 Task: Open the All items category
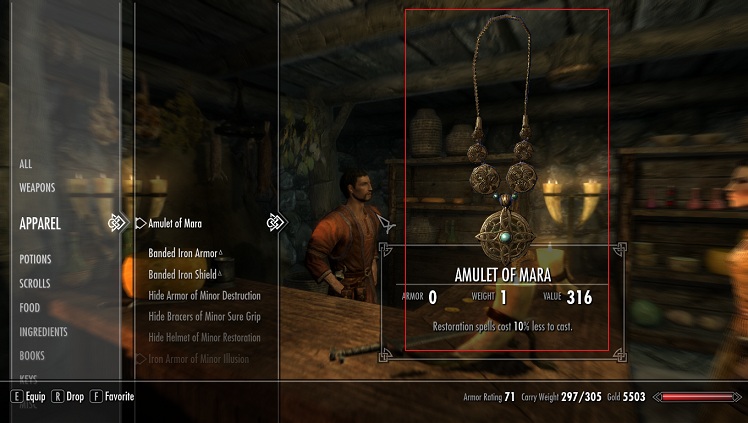point(26,164)
